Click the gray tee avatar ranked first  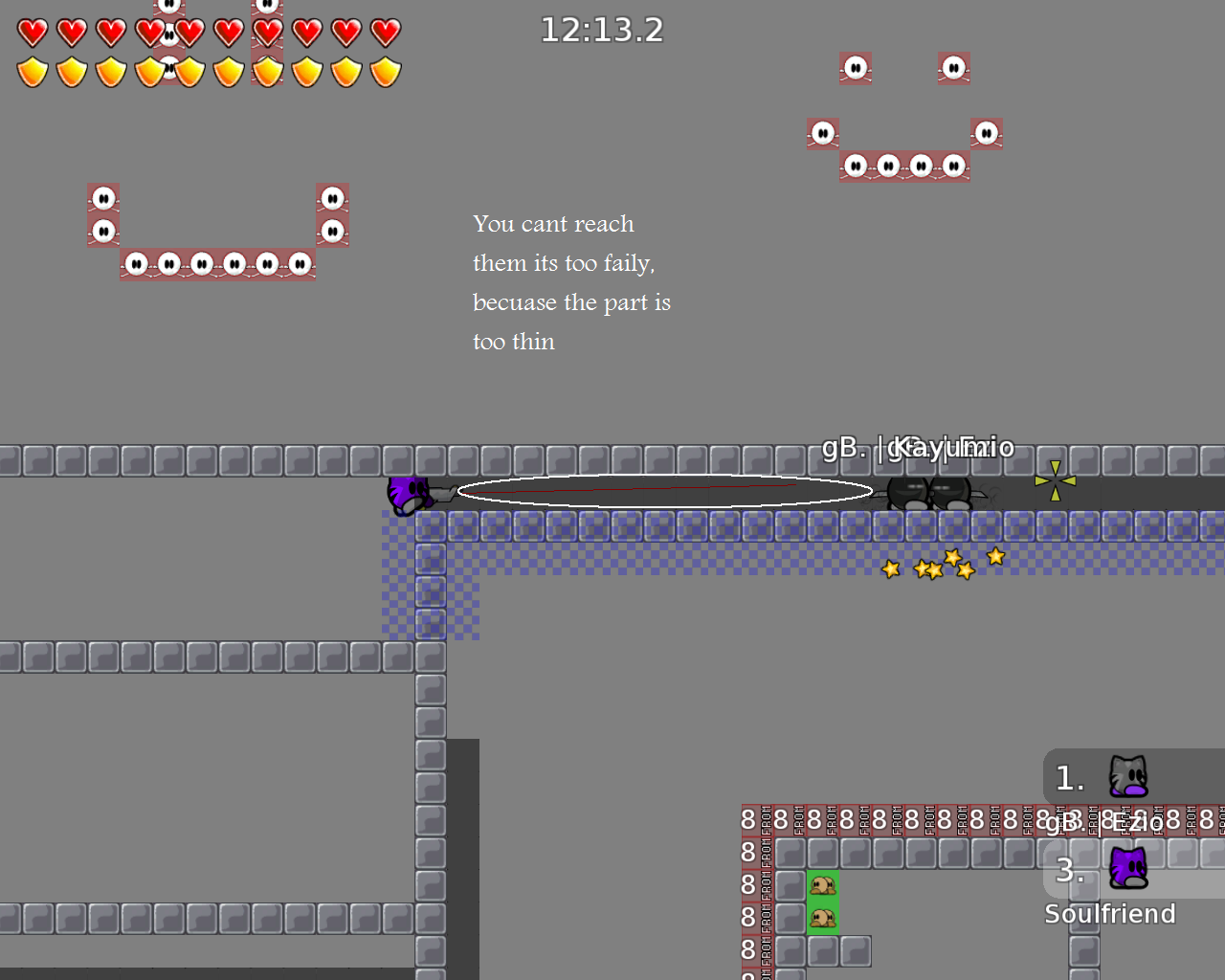pos(1129,777)
